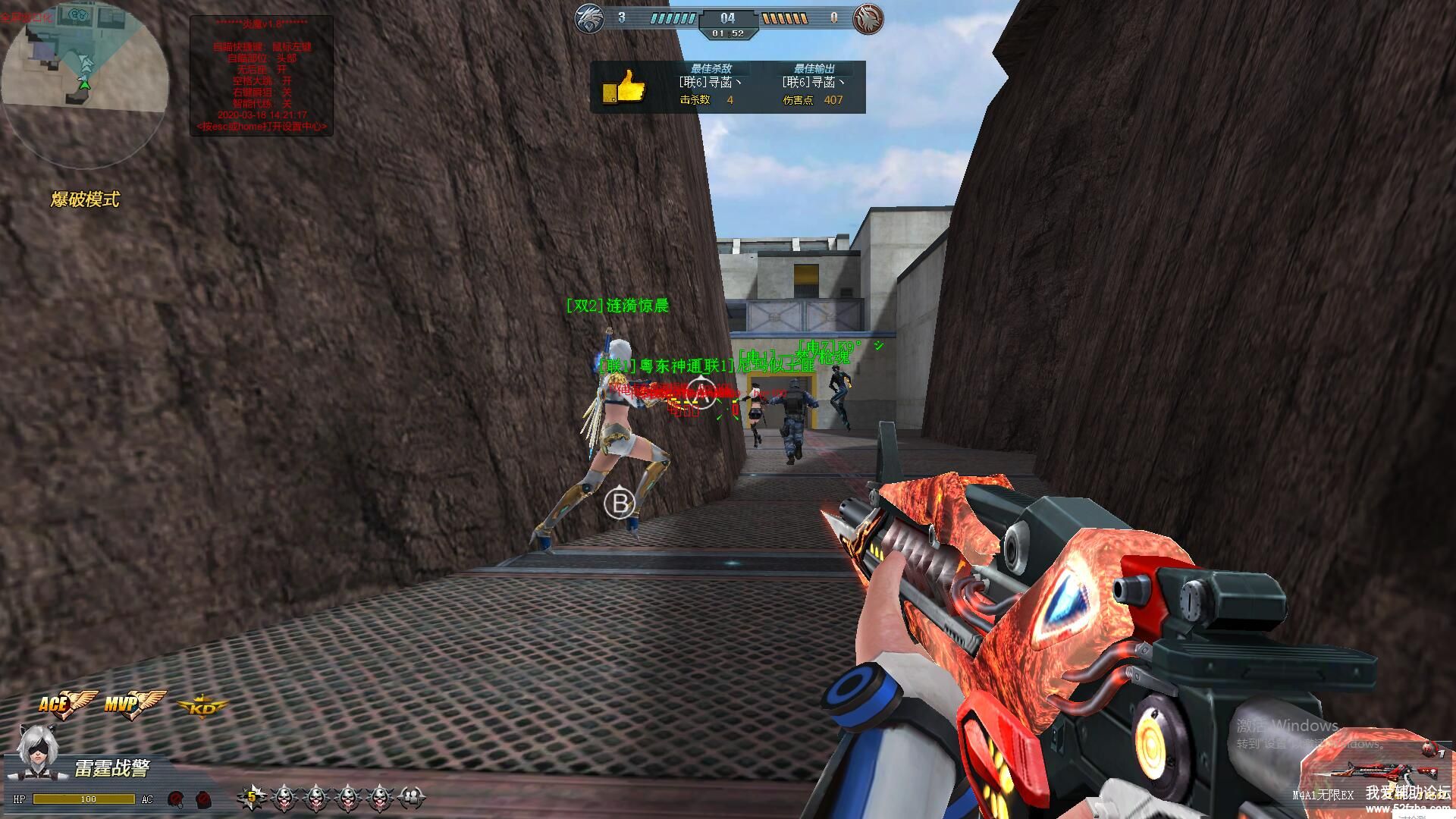Click the gold 5-kill streak medal
The height and width of the screenshot is (819, 1456).
pos(251,797)
